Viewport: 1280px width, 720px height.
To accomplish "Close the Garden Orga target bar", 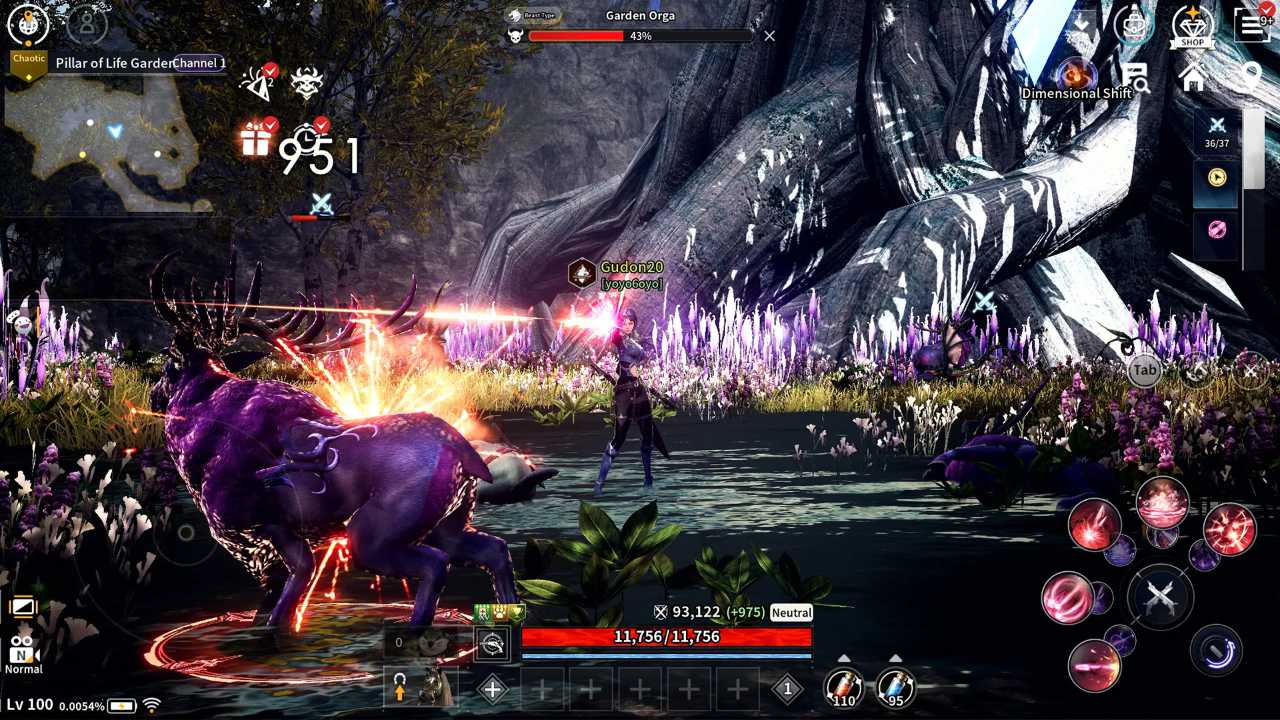I will 769,36.
